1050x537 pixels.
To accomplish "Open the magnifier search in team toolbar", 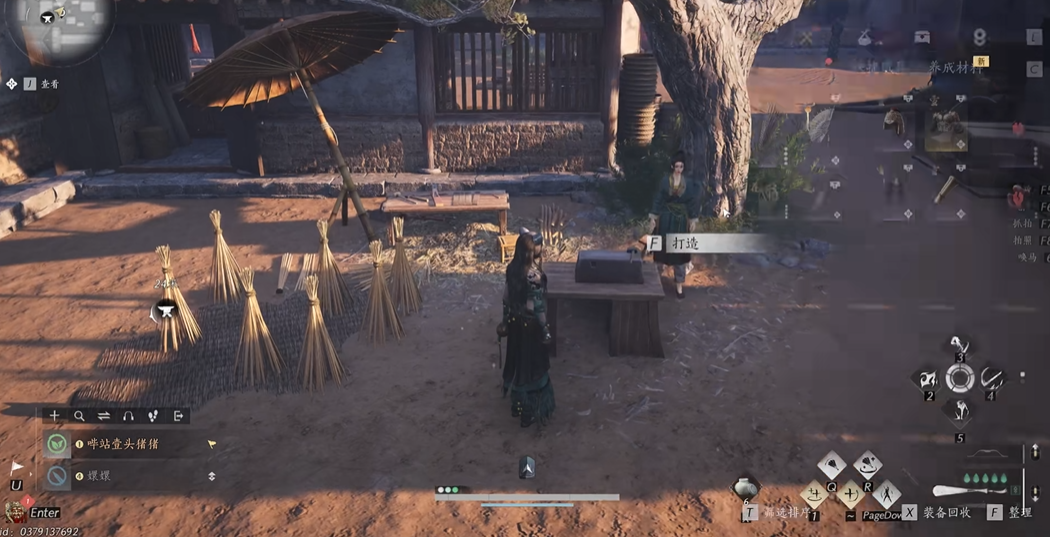I will [79, 416].
